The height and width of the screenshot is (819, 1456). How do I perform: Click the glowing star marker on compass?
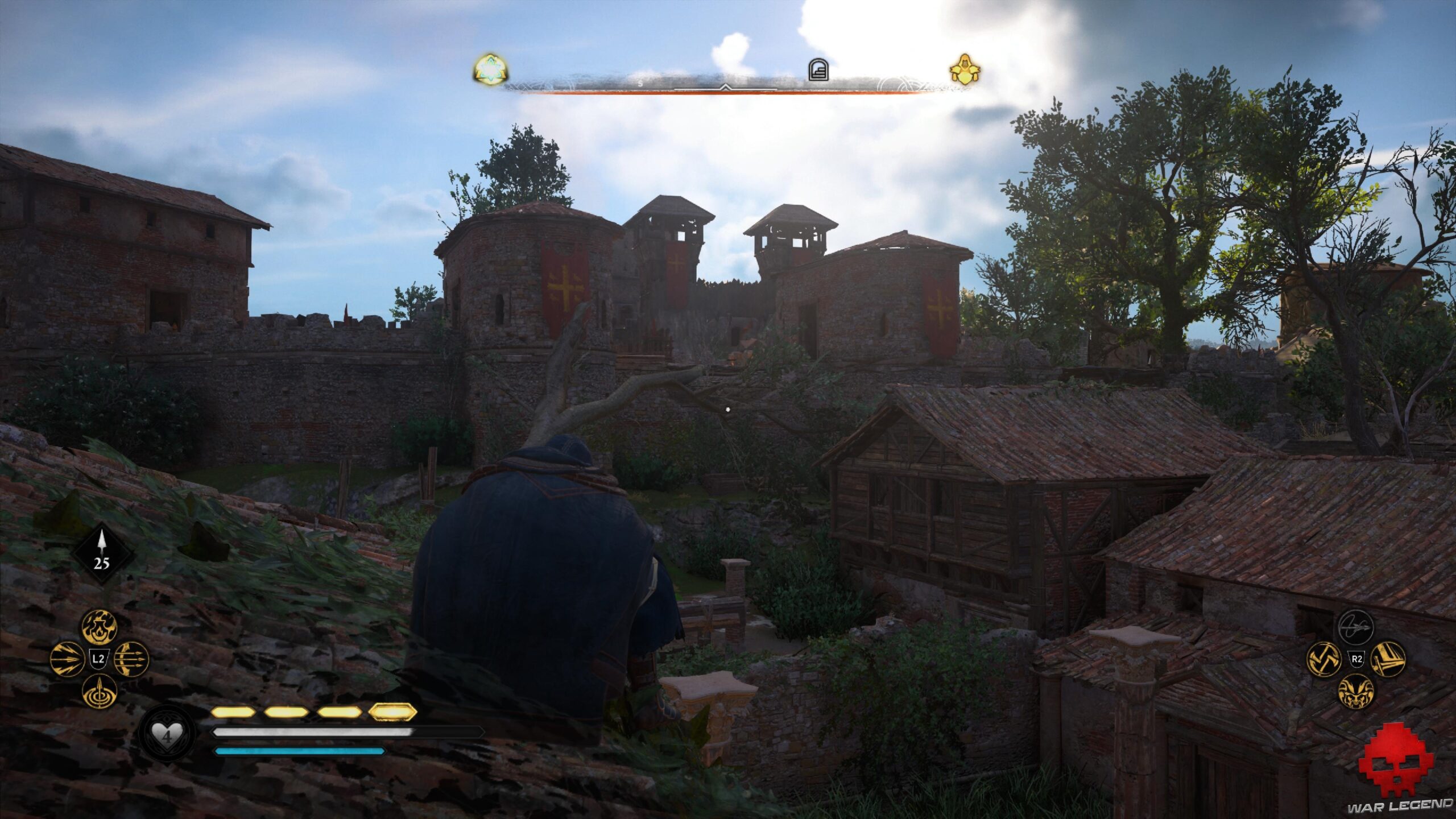pyautogui.click(x=490, y=71)
